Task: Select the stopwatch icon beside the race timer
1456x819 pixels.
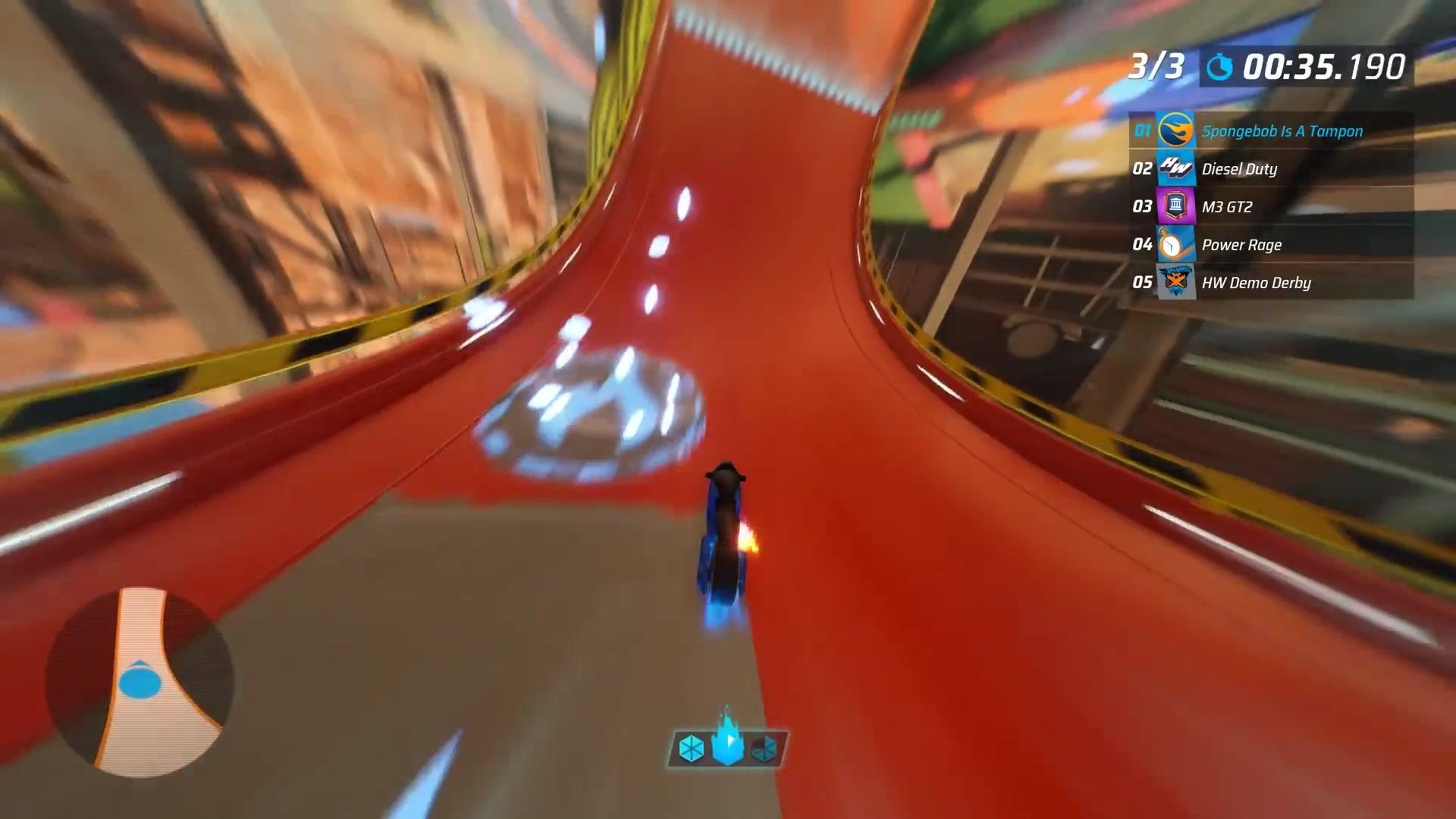Action: 1219,67
